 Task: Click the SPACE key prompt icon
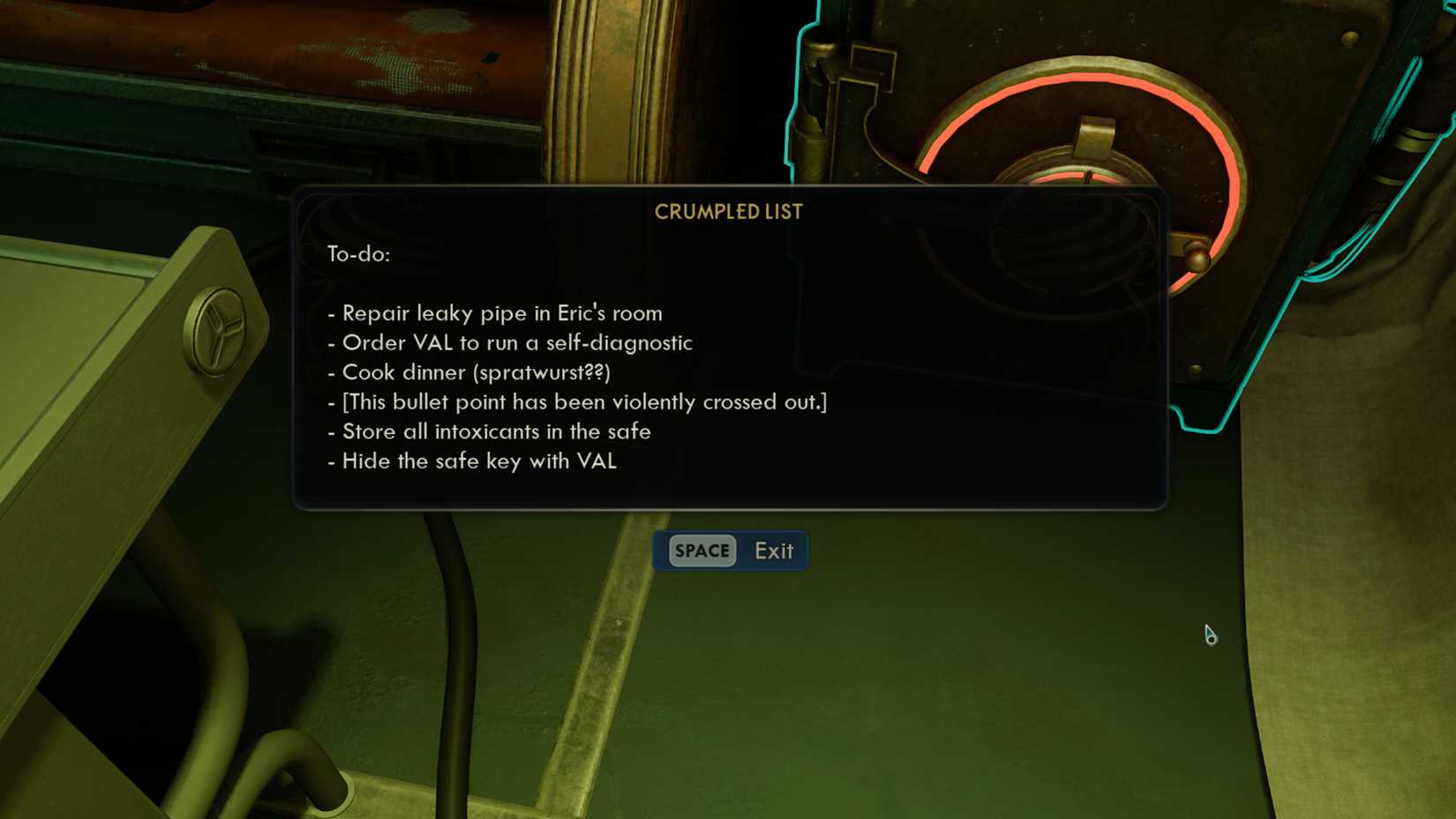click(x=701, y=550)
